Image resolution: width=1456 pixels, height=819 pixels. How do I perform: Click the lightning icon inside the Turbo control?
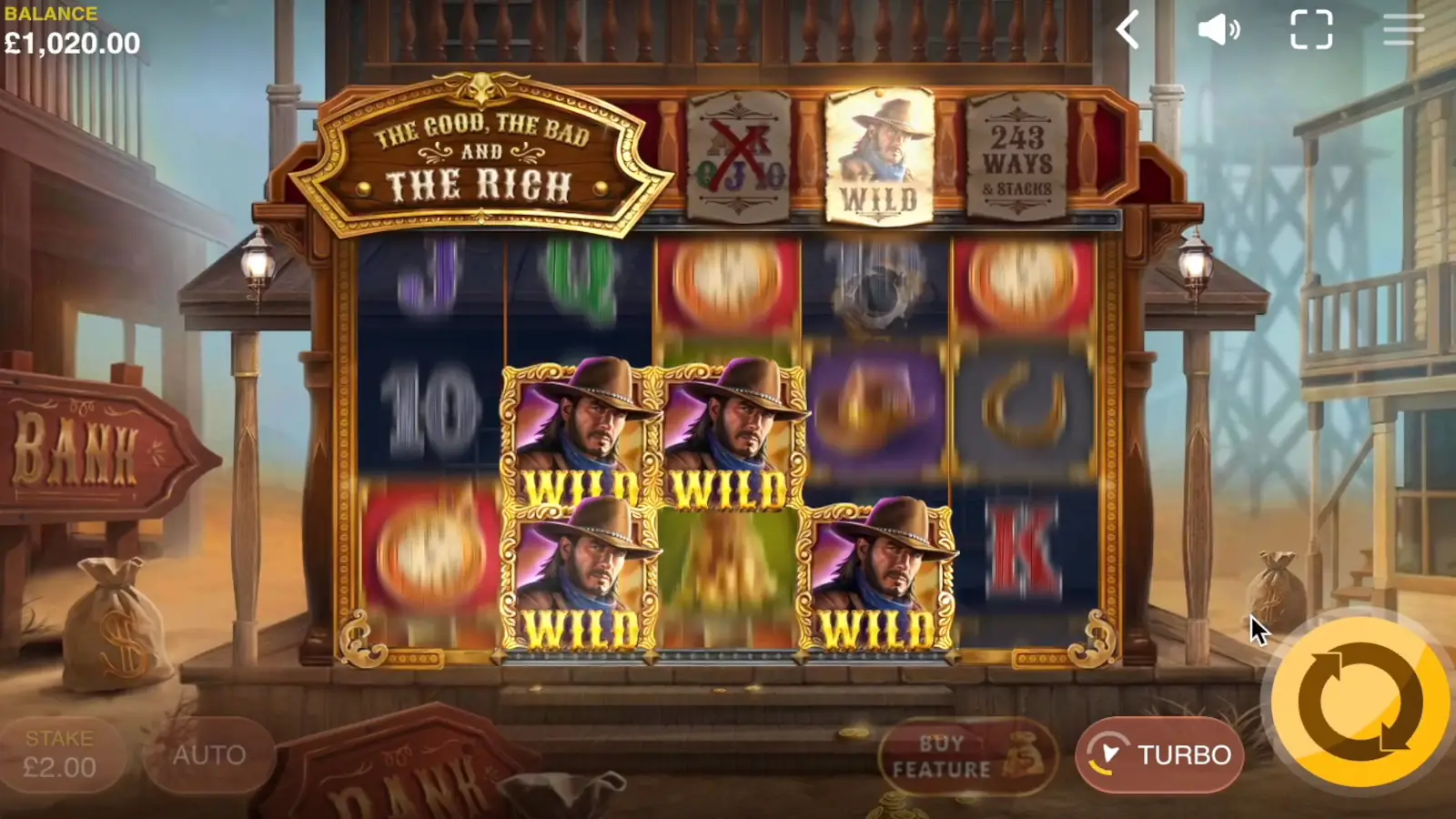pos(1108,754)
